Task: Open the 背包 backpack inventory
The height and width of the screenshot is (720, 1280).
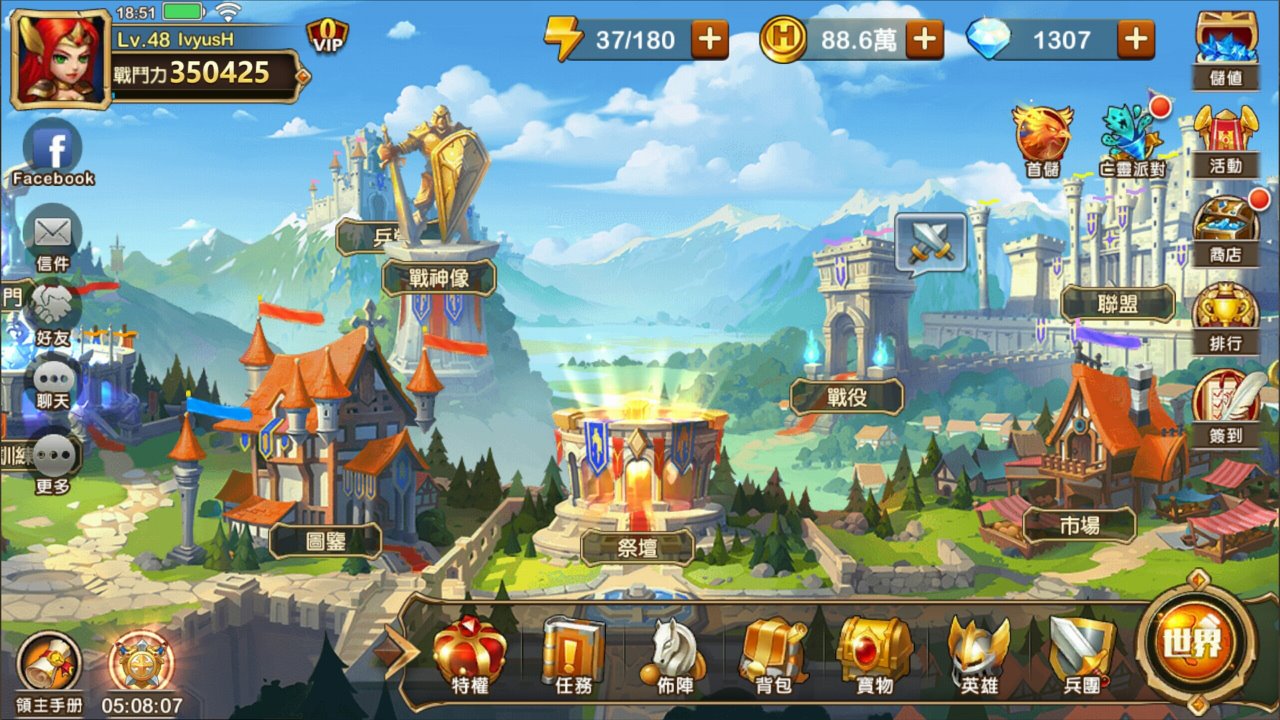Action: click(773, 655)
